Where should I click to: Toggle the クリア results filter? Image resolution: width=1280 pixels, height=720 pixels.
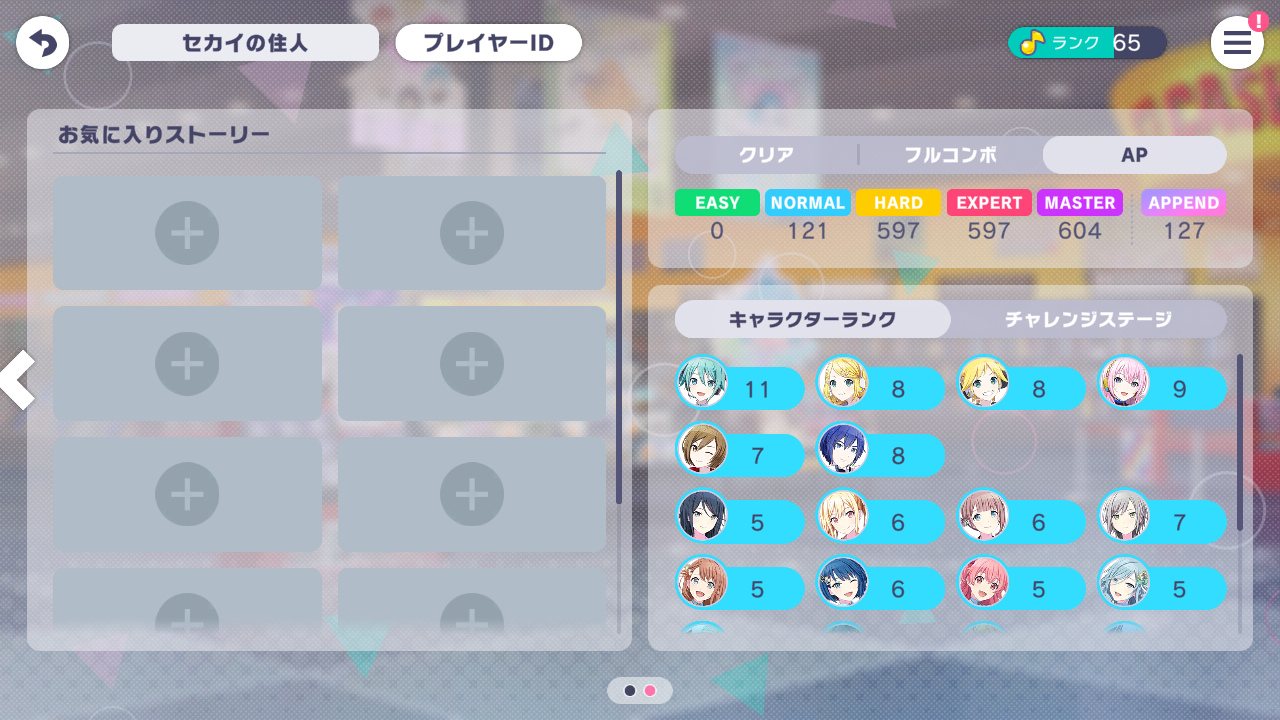point(764,155)
